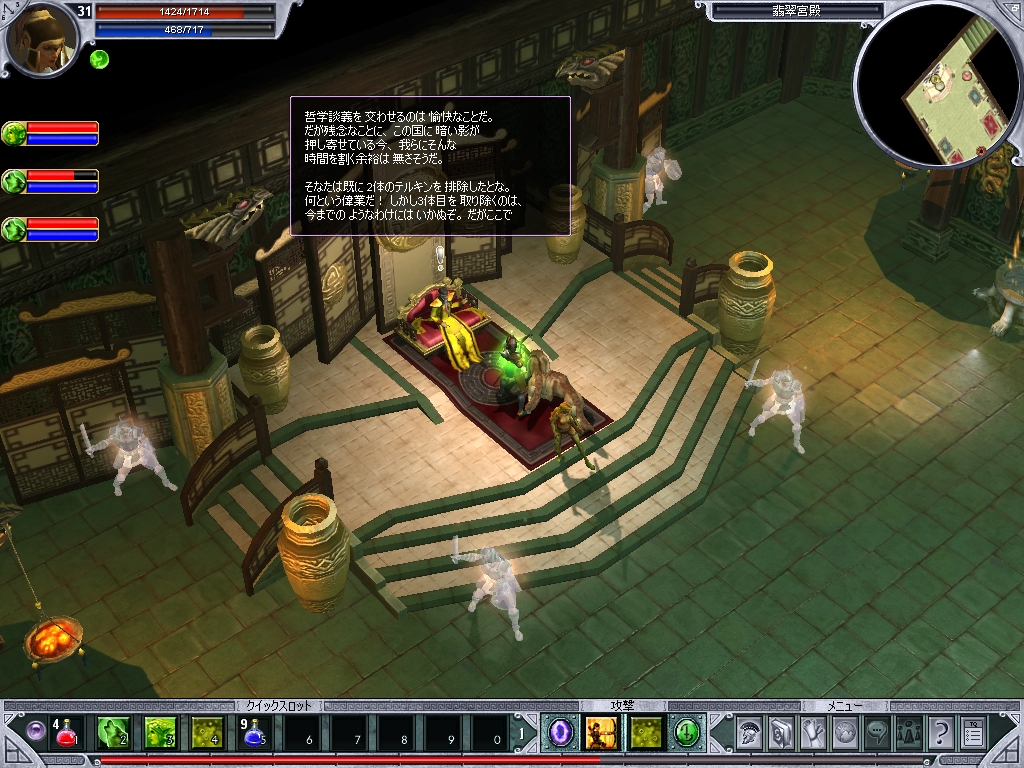Click the round green gem in the attack bar
Screen dimensions: 1024x768
click(x=687, y=734)
